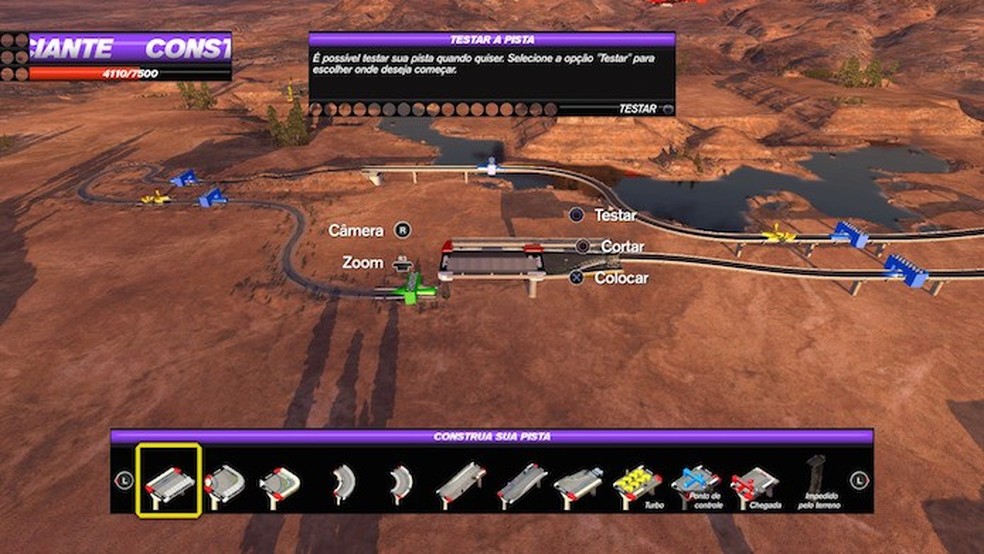Select the highlighted straight track piece
The height and width of the screenshot is (554, 984).
(169, 481)
